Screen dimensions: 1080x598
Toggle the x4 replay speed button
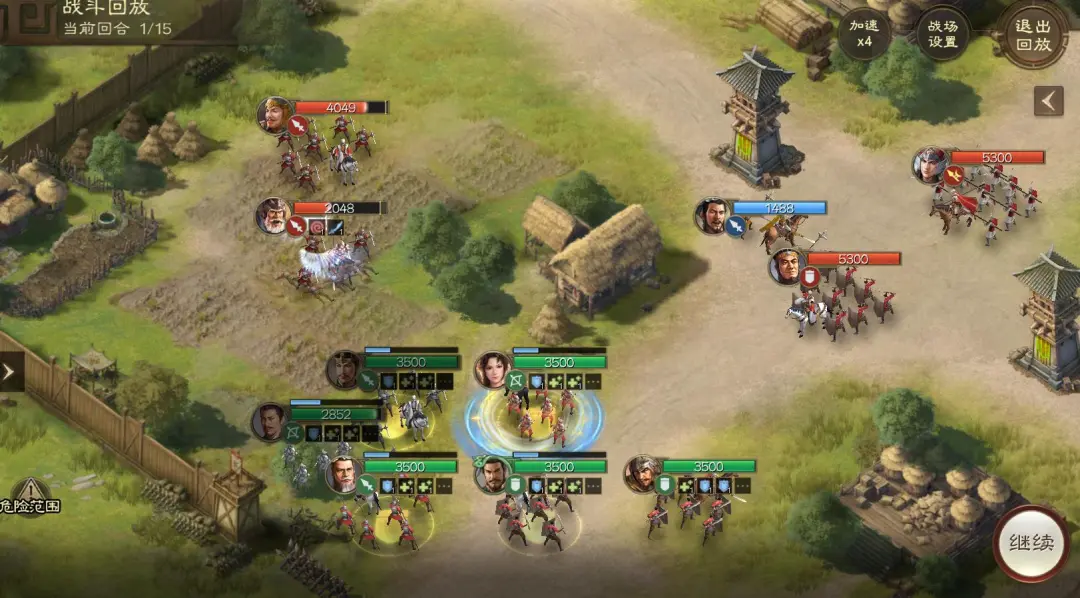pyautogui.click(x=864, y=34)
